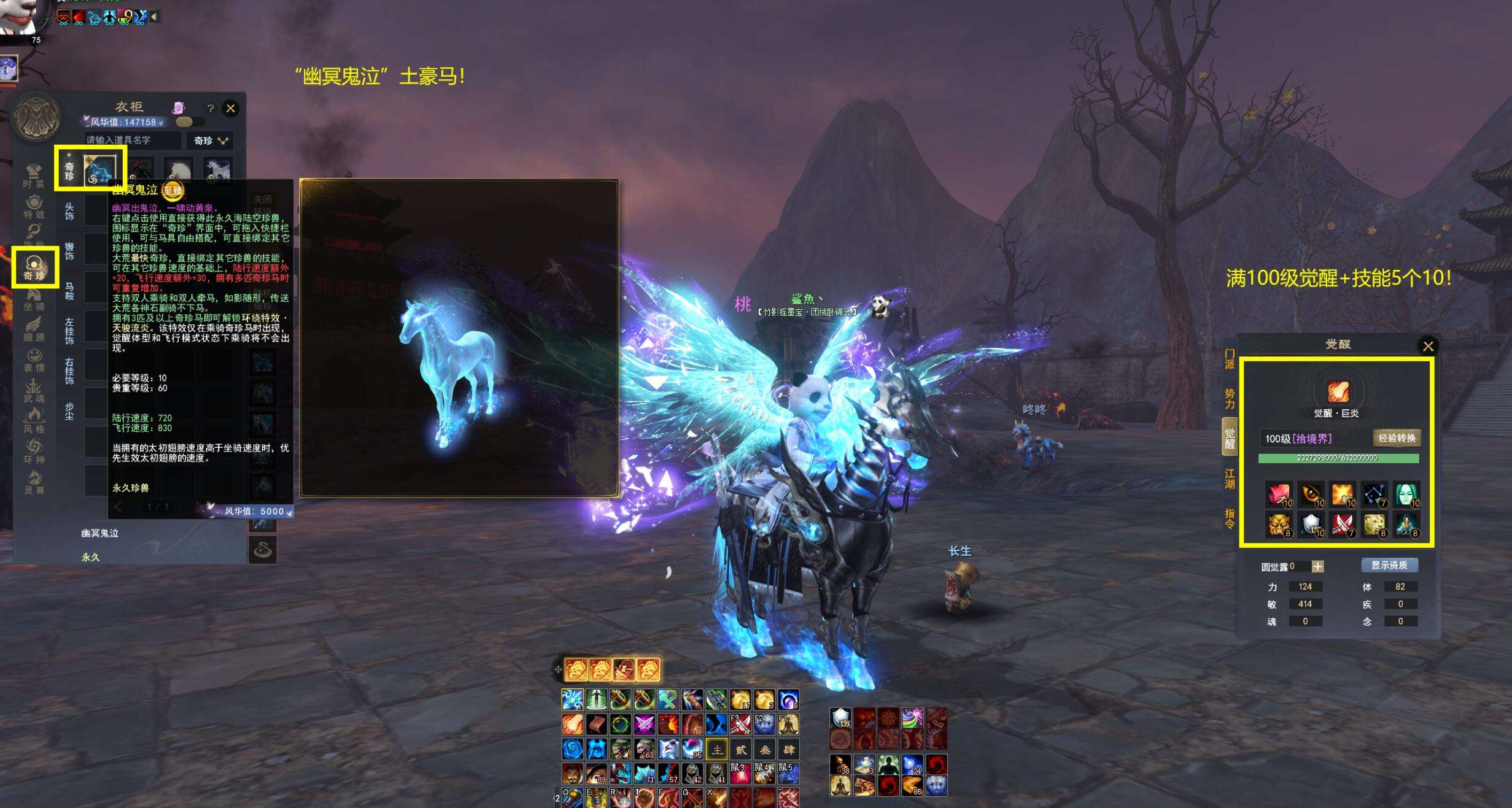Select the green-faced mask awakening skill
The width and height of the screenshot is (1512, 808).
[1406, 494]
